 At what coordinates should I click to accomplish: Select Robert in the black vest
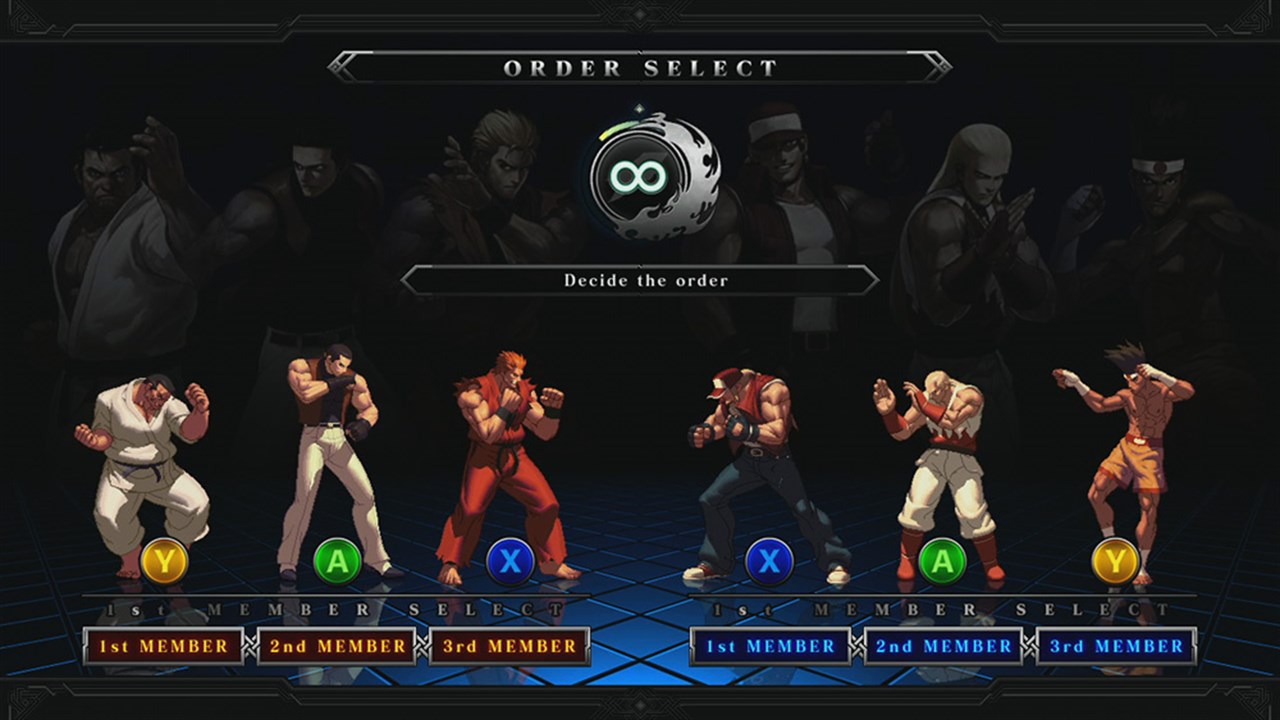pyautogui.click(x=331, y=460)
